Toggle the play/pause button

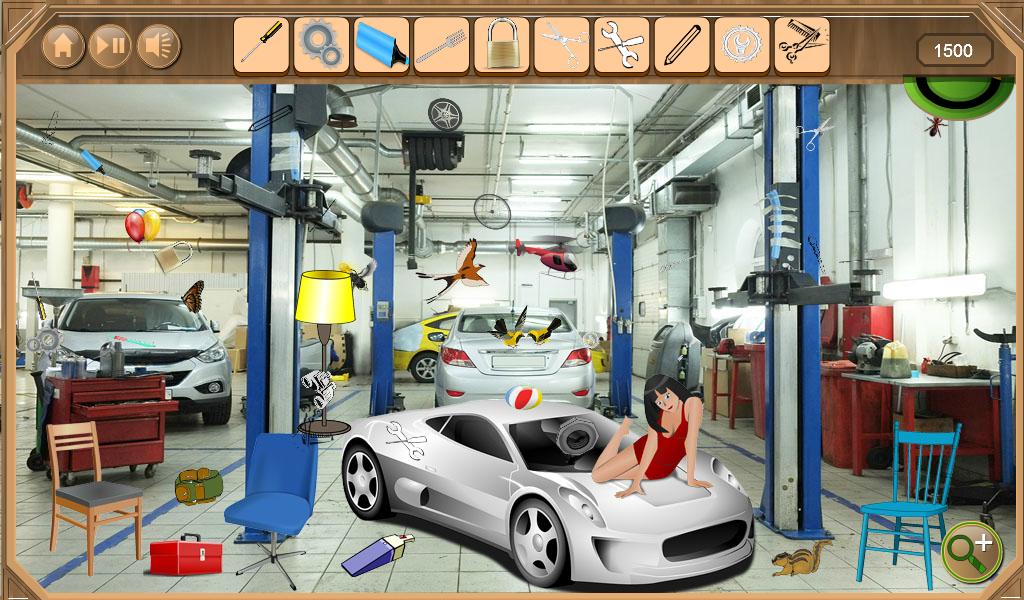pyautogui.click(x=111, y=46)
